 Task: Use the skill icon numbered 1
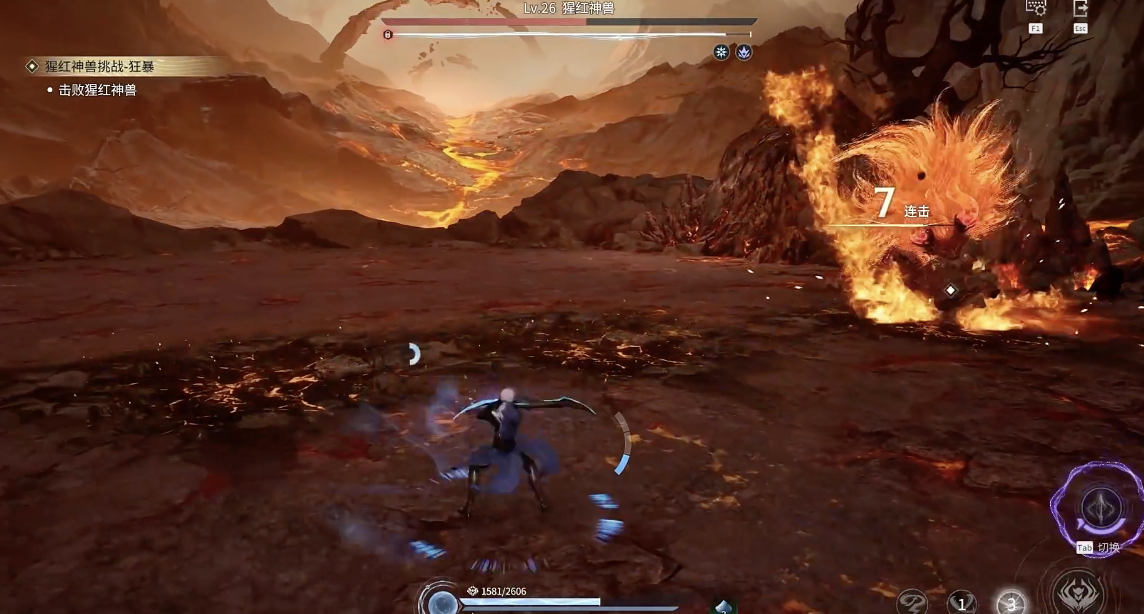click(x=960, y=602)
